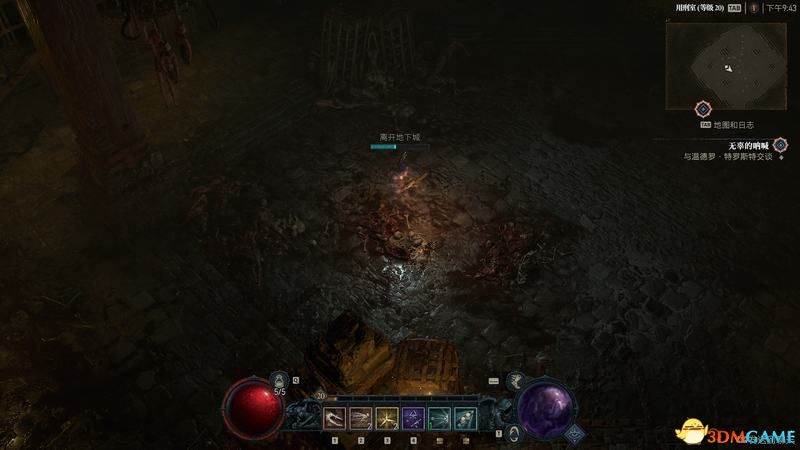Trigger the teal fifth hotbar skill
This screenshot has height=450, width=800.
tap(439, 418)
